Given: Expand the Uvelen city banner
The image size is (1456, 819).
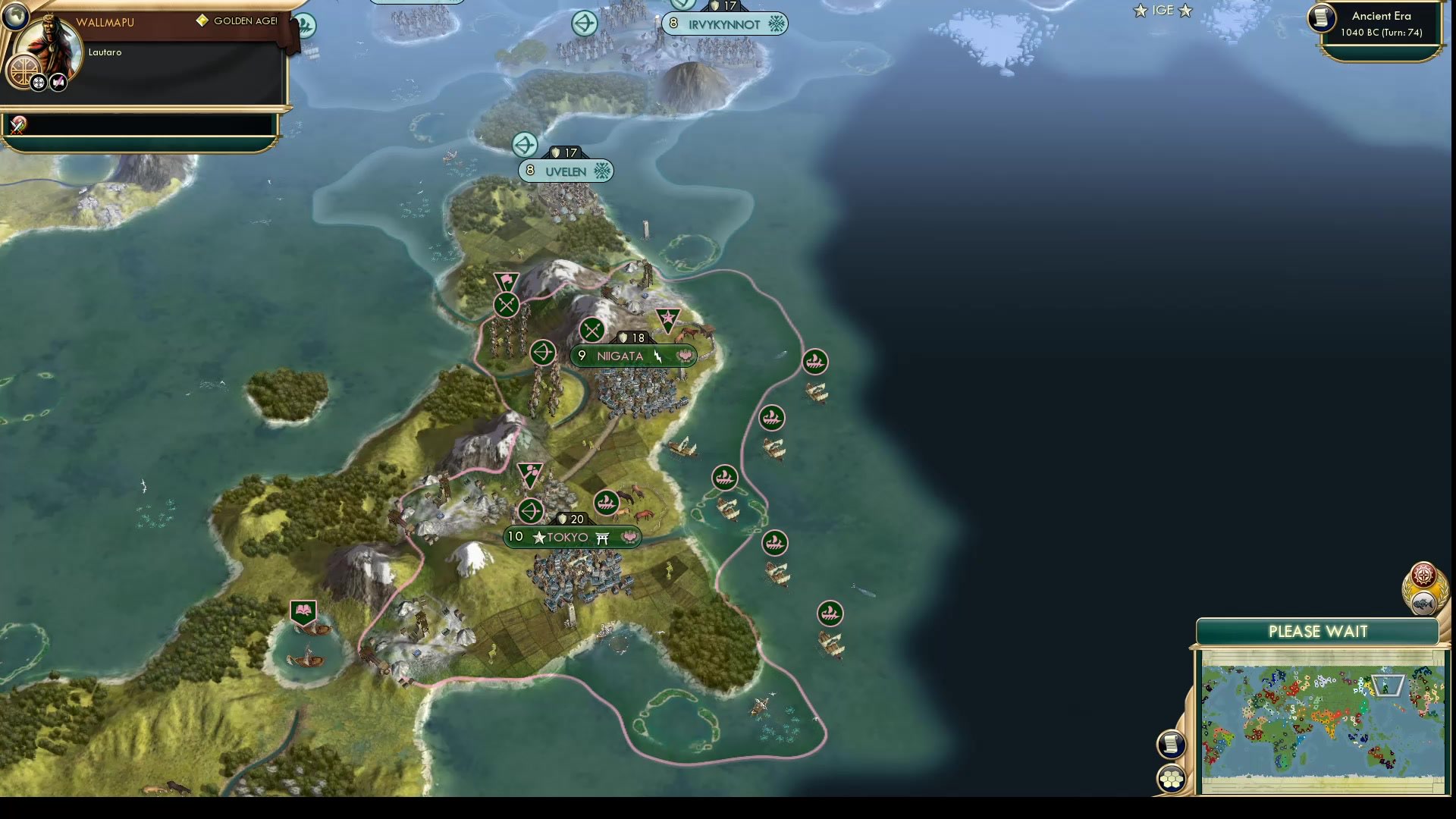Looking at the screenshot, I should 565,171.
